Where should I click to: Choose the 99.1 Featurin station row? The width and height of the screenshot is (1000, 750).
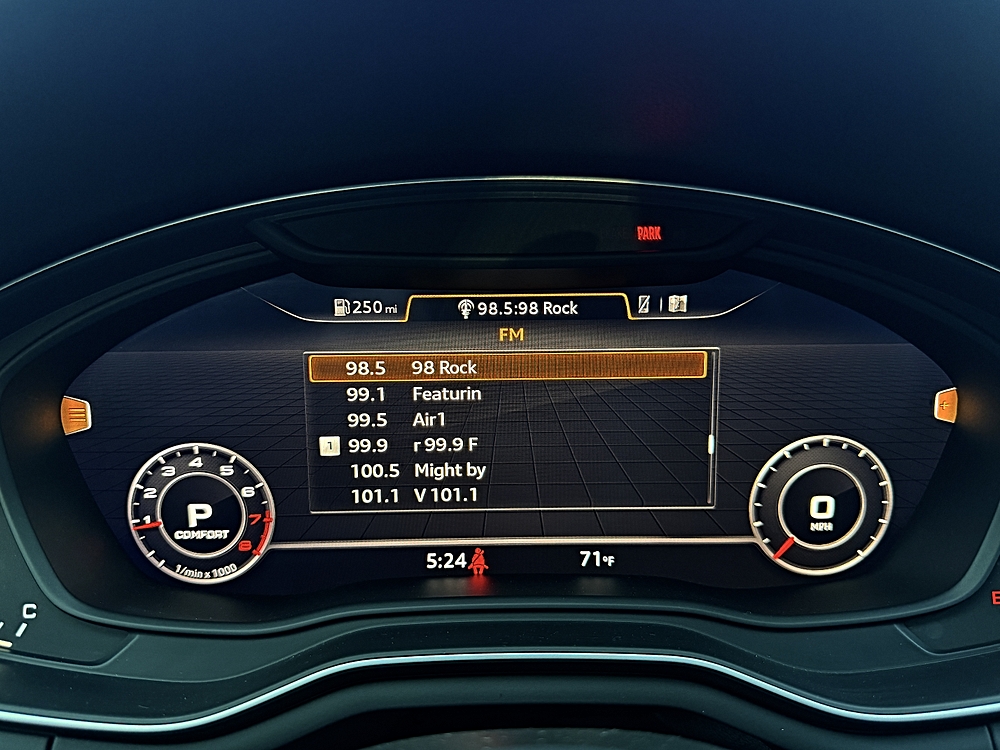(508, 394)
